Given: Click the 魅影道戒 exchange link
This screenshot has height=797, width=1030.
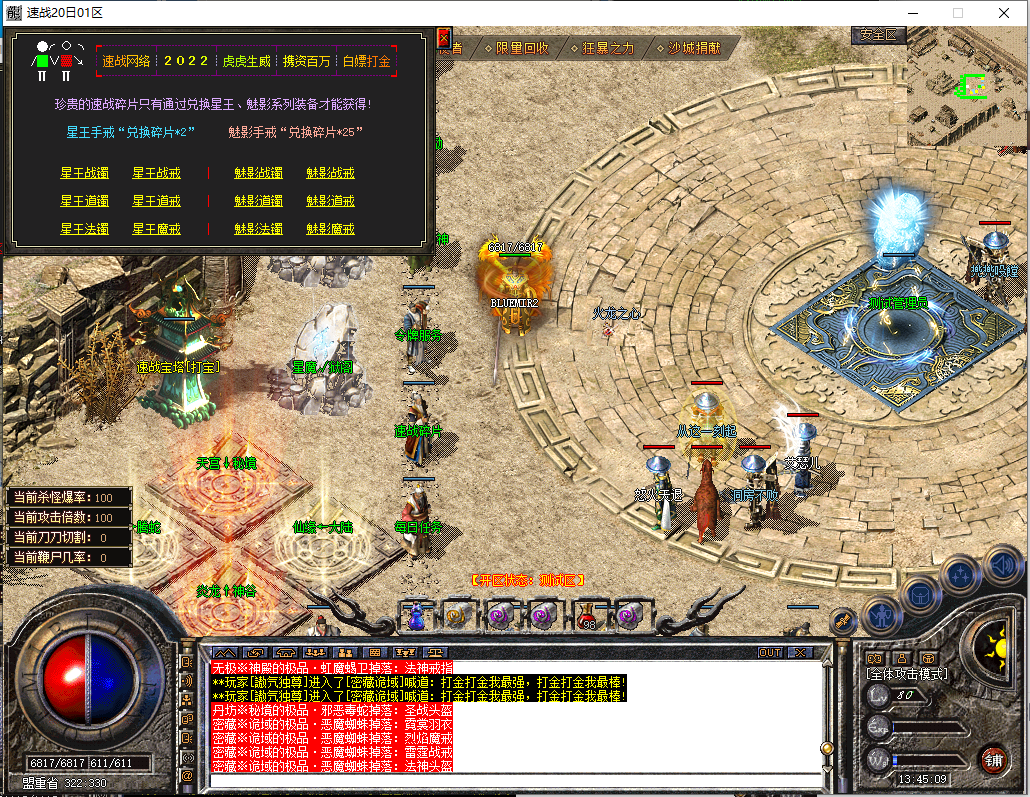Looking at the screenshot, I should [330, 201].
